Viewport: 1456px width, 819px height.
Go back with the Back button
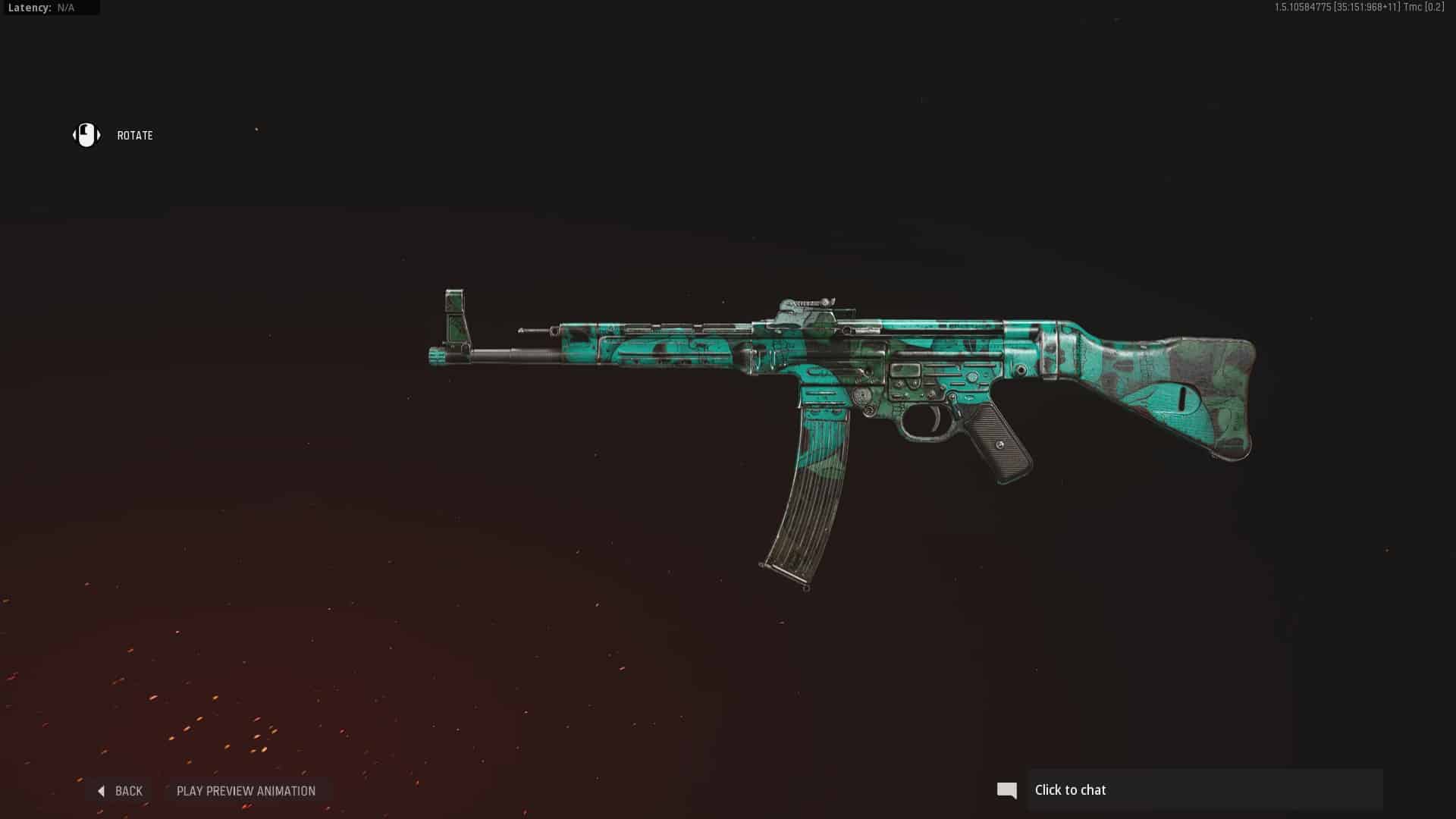coord(121,791)
